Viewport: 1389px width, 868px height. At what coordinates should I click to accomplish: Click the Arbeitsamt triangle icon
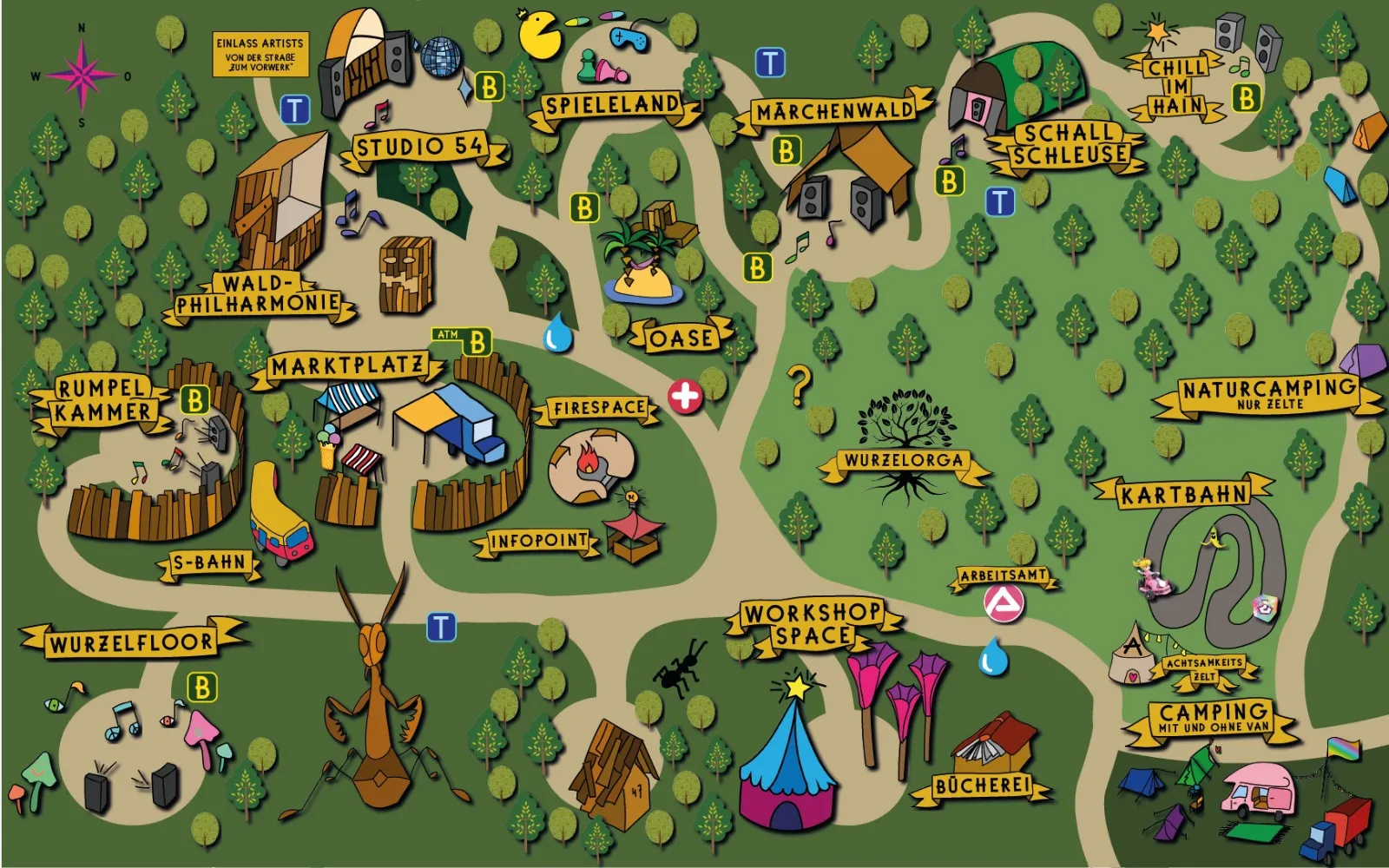(1004, 602)
